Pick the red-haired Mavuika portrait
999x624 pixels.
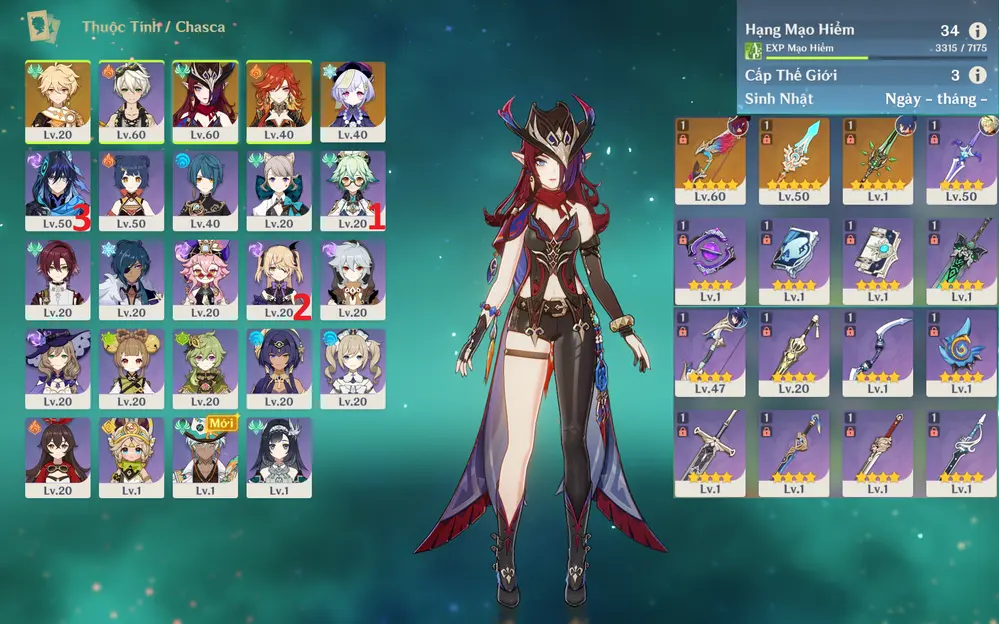point(279,101)
